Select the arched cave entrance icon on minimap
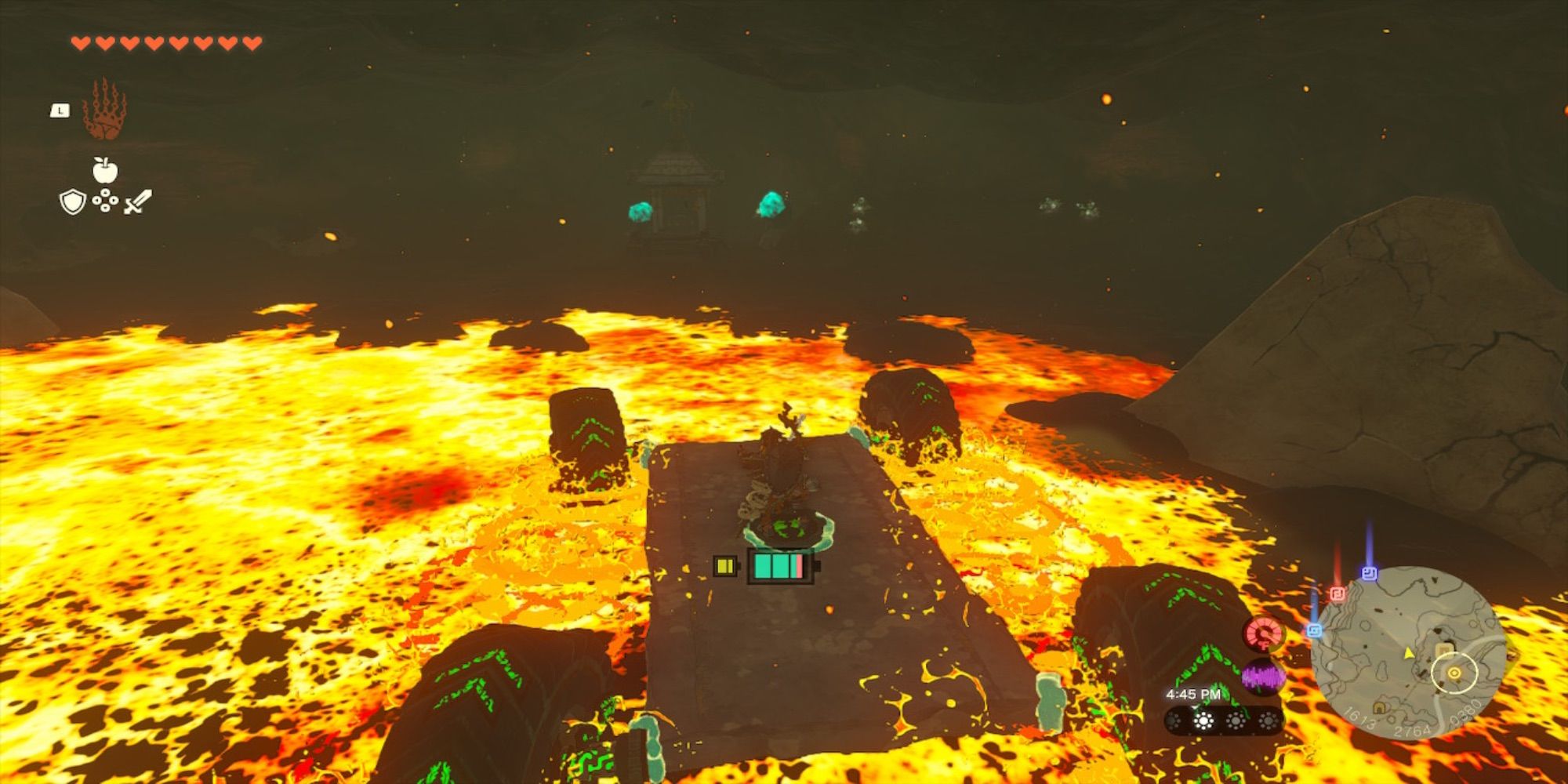Screen dimensions: 1568x784 (x=1379, y=708)
